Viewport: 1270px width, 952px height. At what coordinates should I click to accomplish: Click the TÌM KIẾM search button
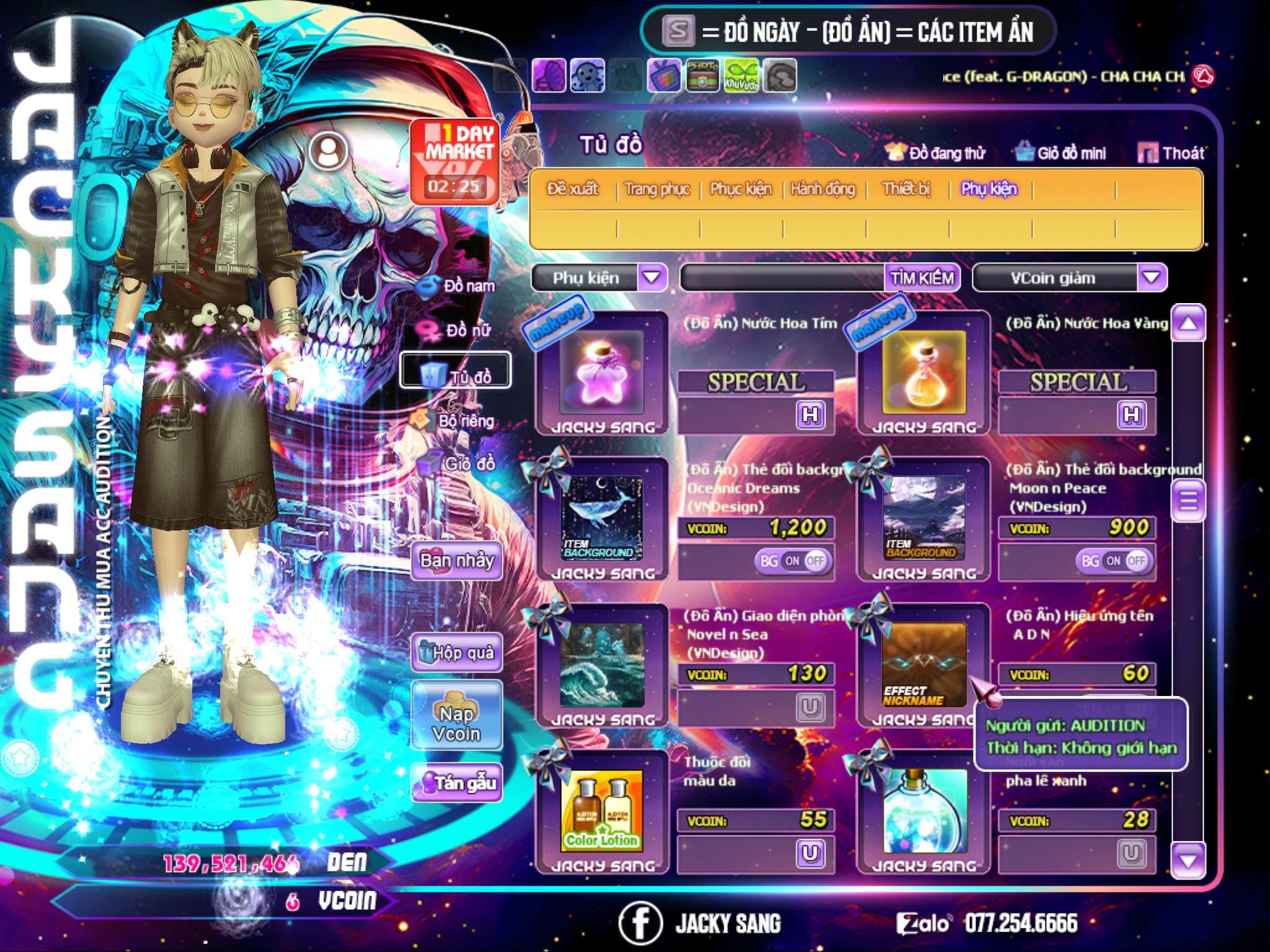tap(921, 278)
